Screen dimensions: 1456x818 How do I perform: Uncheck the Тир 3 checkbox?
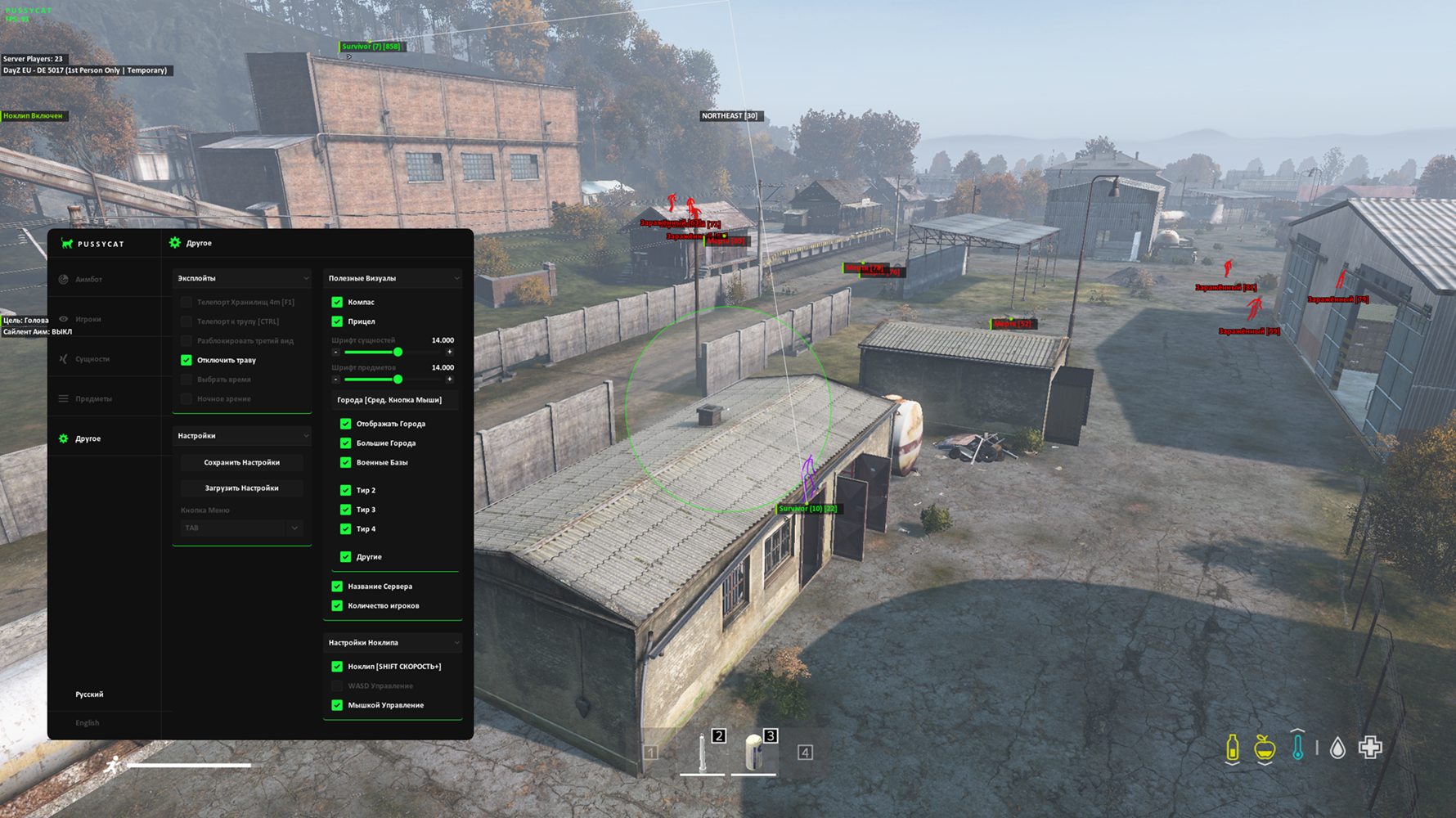(345, 510)
